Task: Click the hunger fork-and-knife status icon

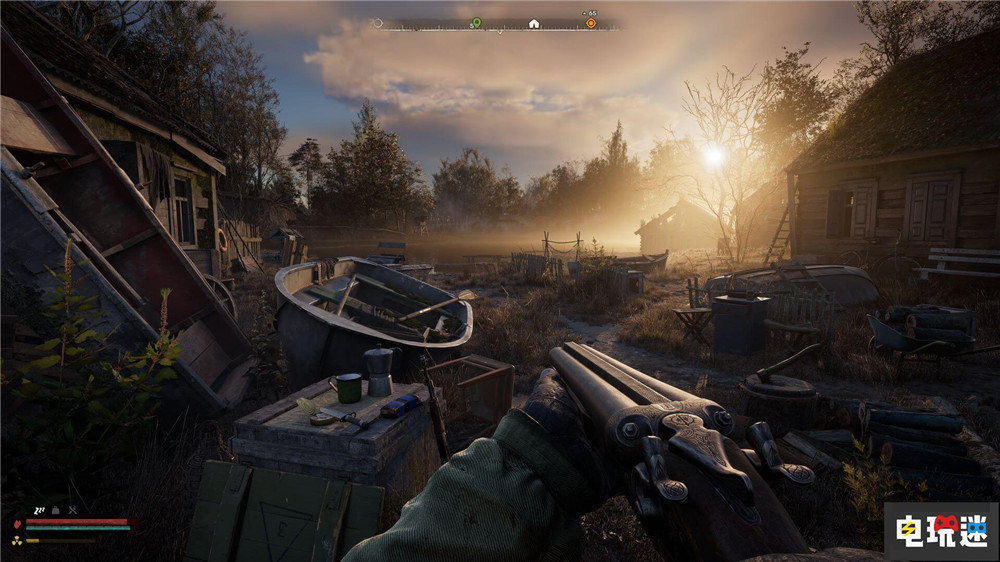Action: (72, 509)
